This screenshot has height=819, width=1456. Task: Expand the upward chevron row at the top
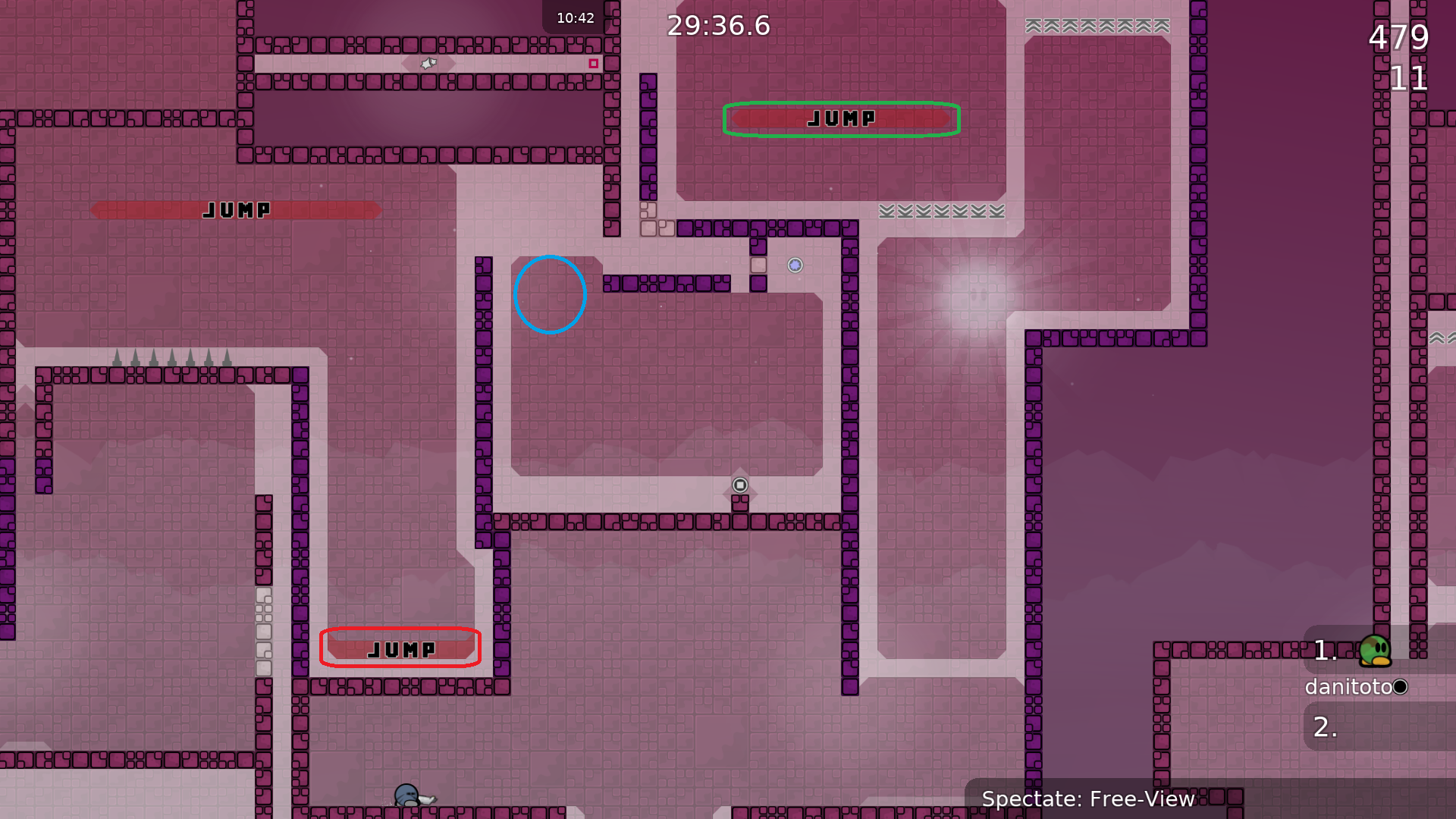pyautogui.click(x=1094, y=25)
